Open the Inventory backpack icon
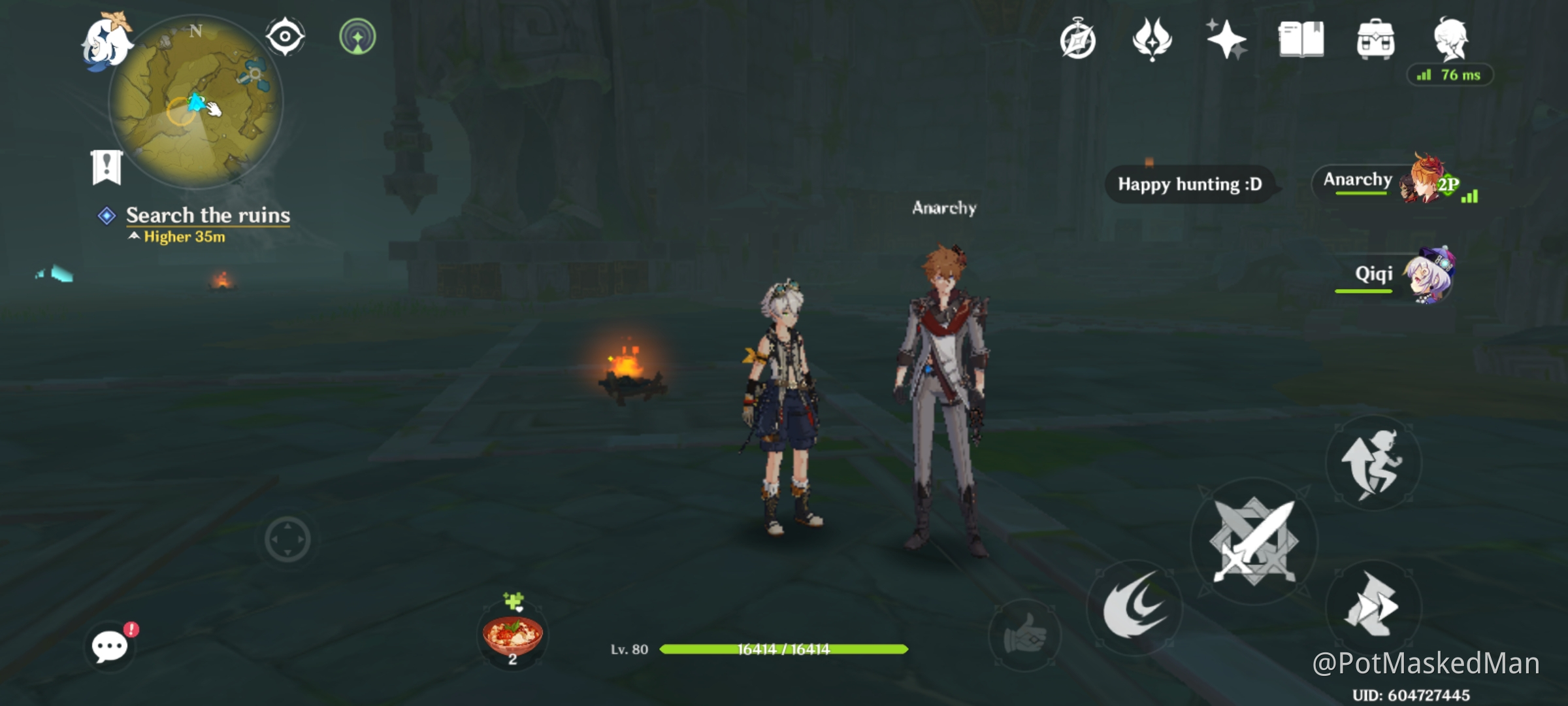The height and width of the screenshot is (706, 1568). click(x=1376, y=41)
